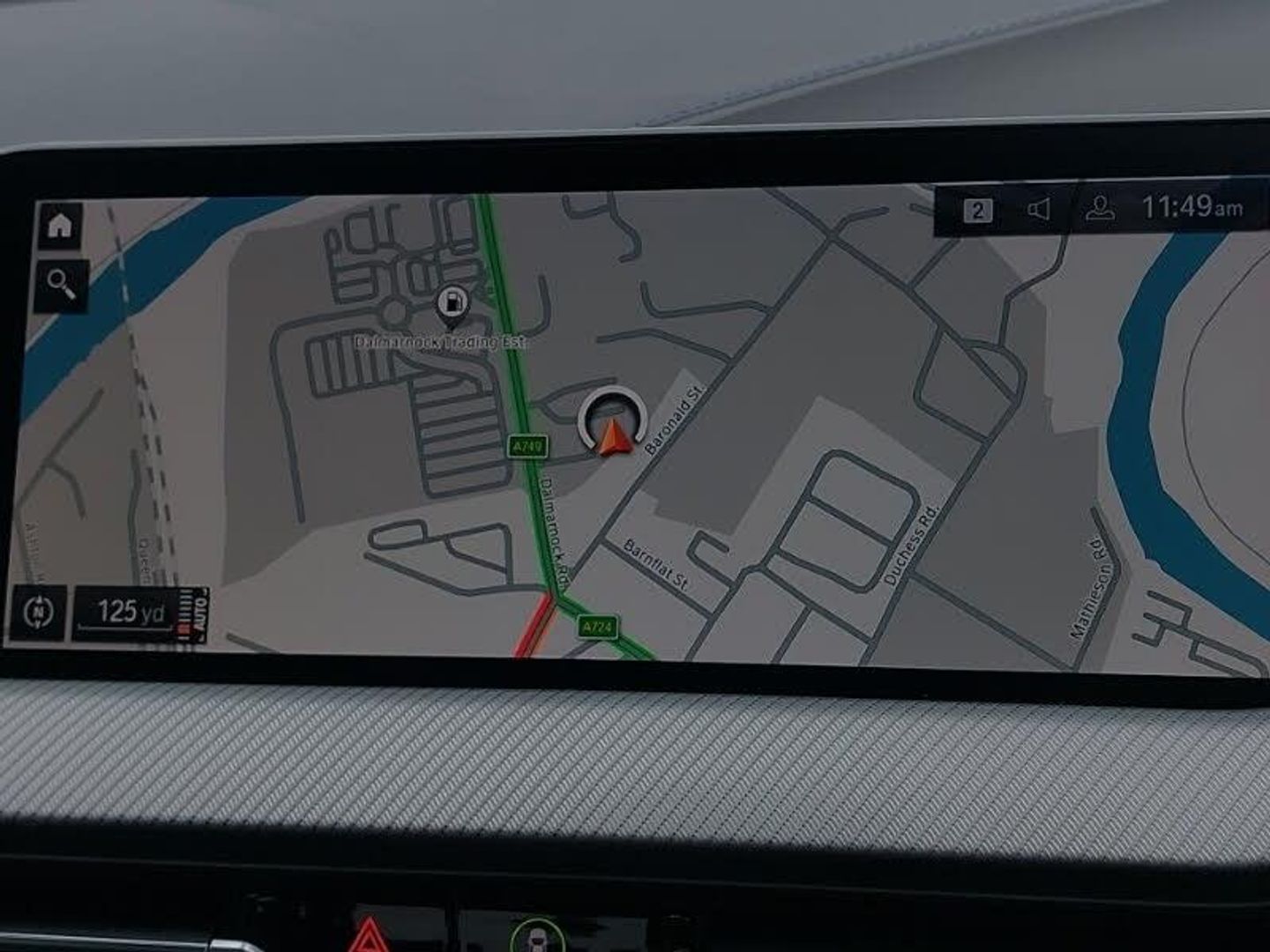
Task: Select the fuel station map marker
Action: [x=452, y=303]
